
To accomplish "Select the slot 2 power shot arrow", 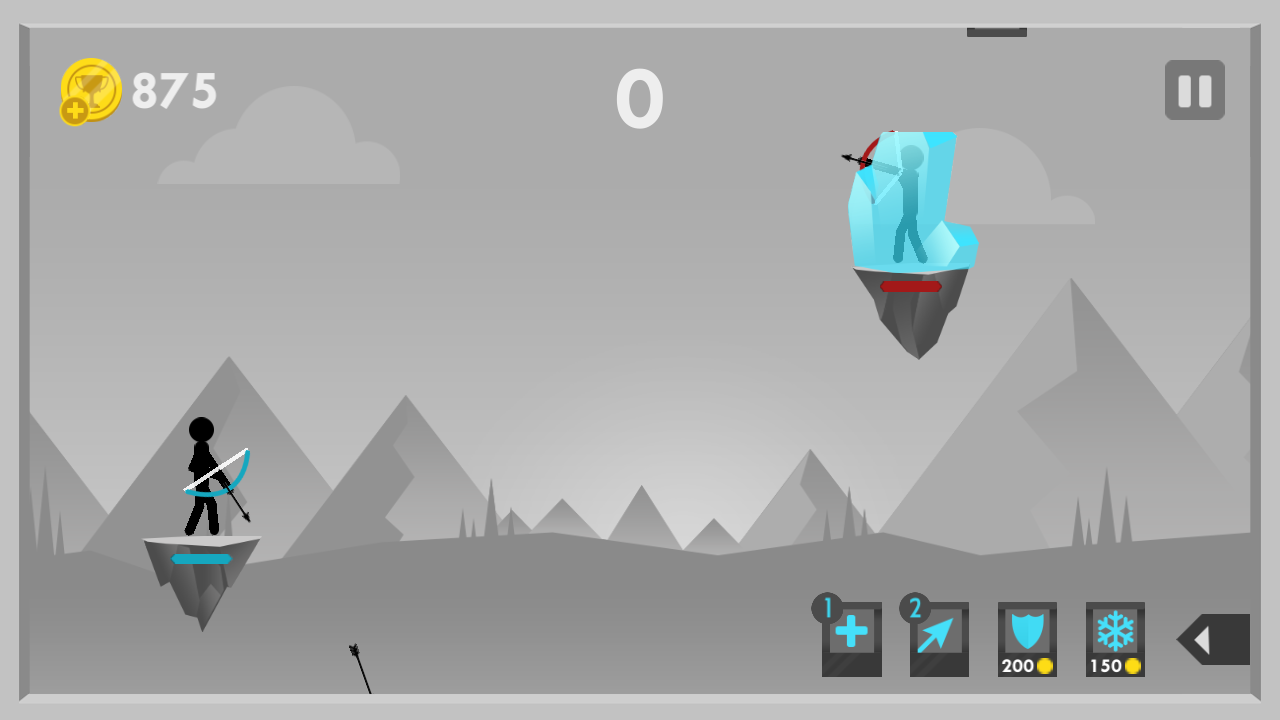I will click(939, 638).
